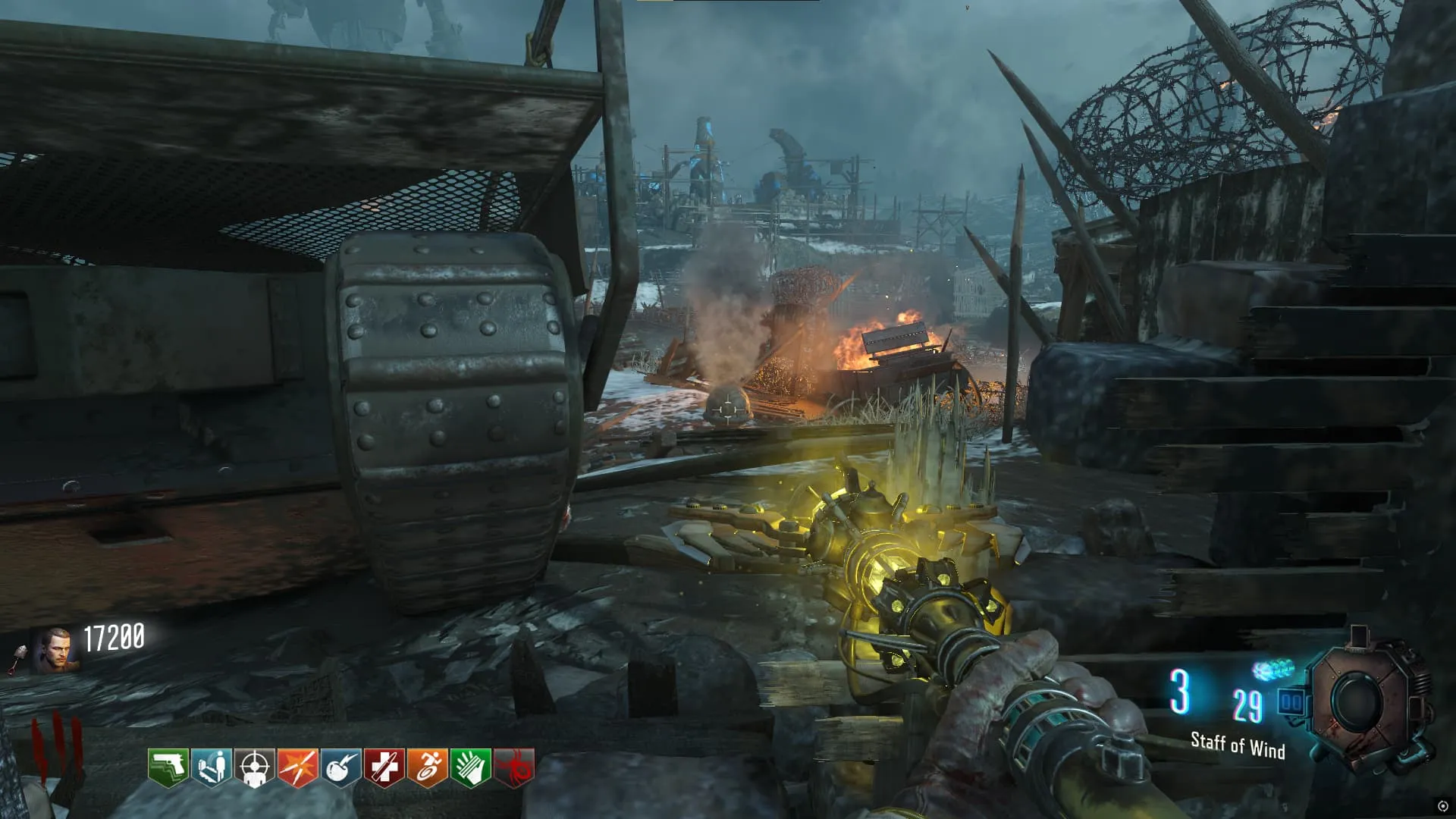The height and width of the screenshot is (819, 1456).
Task: Select the Quick Revive perk icon
Action: tap(211, 767)
